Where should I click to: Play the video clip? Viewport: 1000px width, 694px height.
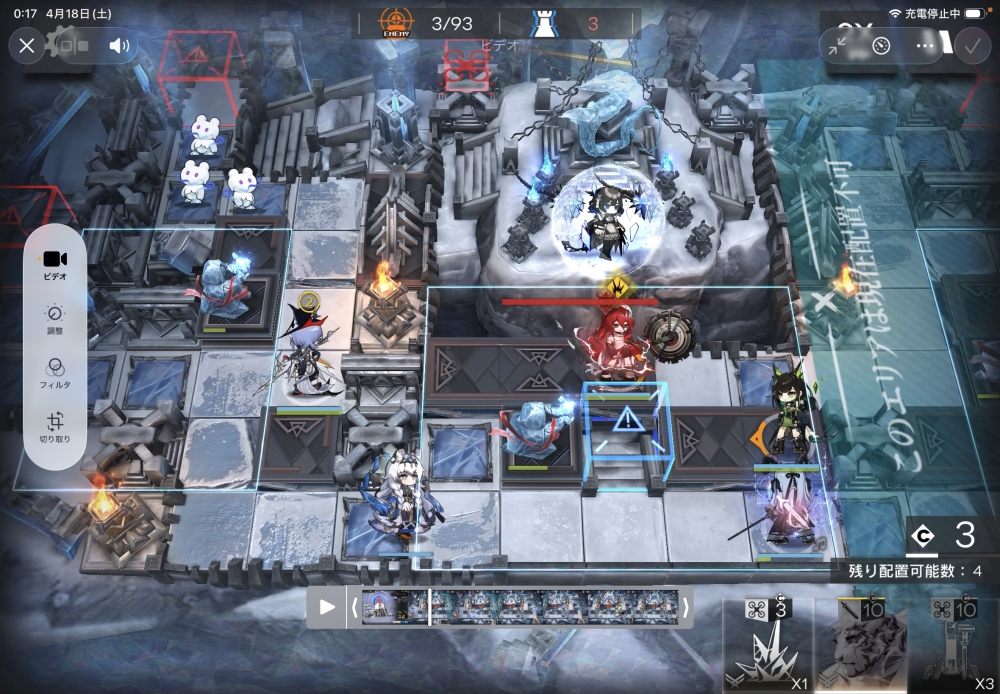point(327,607)
